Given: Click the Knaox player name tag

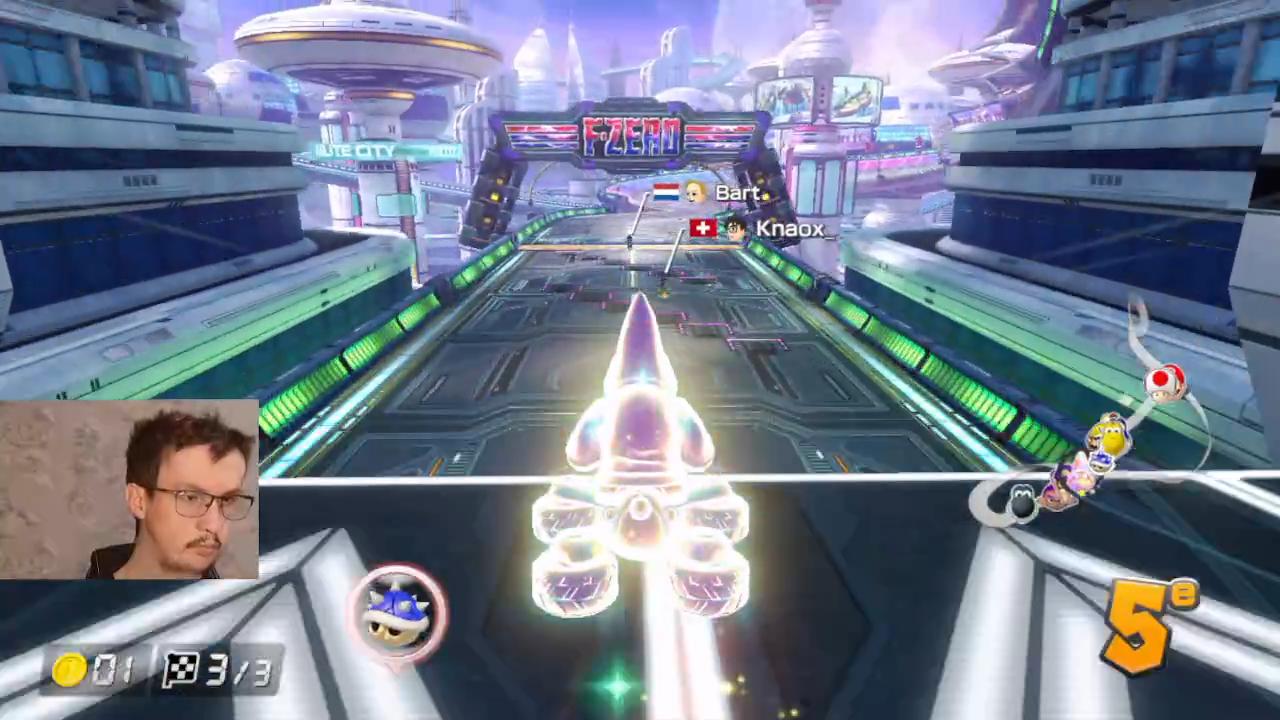Looking at the screenshot, I should pyautogui.click(x=790, y=229).
